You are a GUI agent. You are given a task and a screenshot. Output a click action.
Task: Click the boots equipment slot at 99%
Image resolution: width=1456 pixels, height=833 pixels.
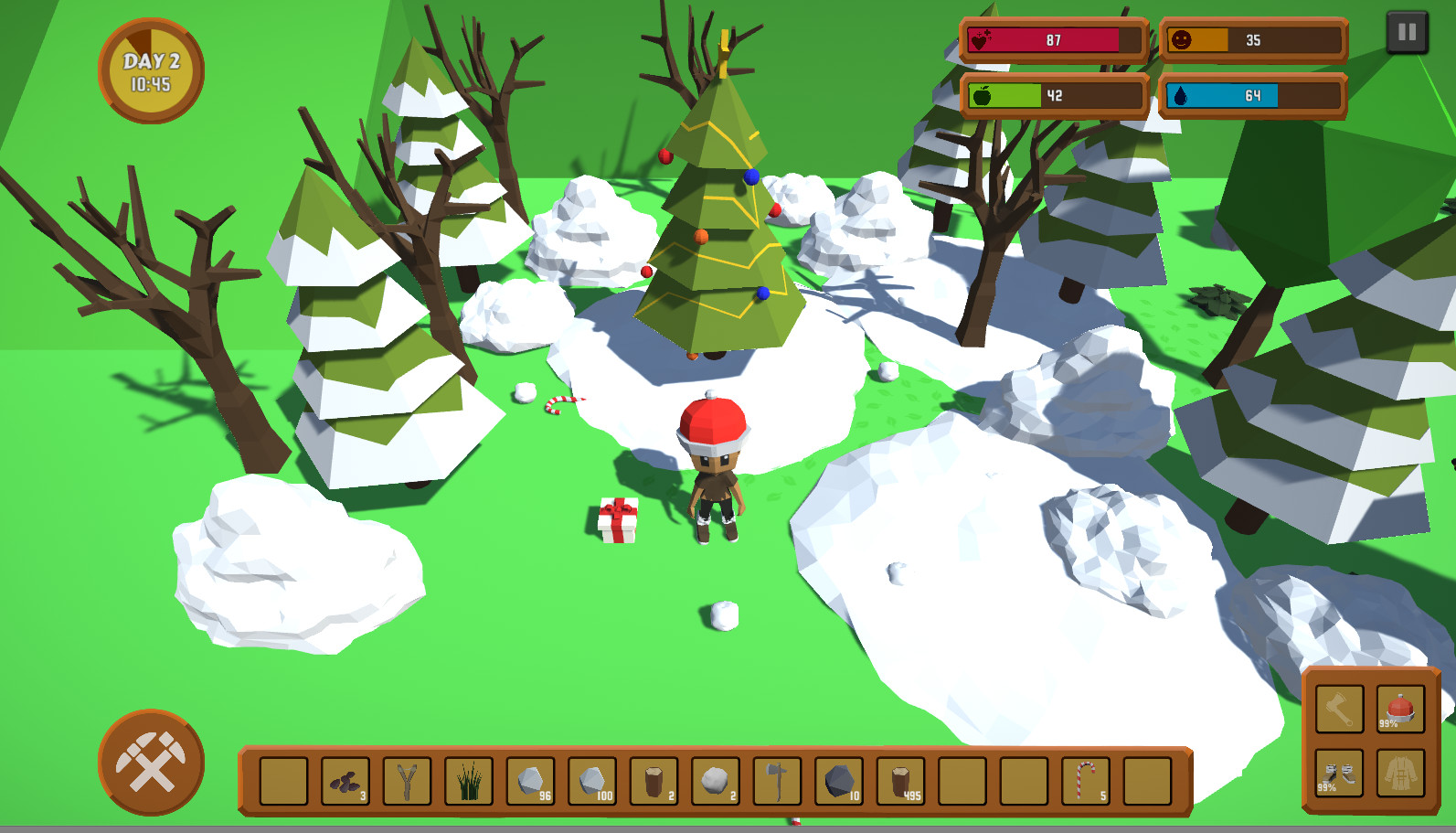(1339, 773)
